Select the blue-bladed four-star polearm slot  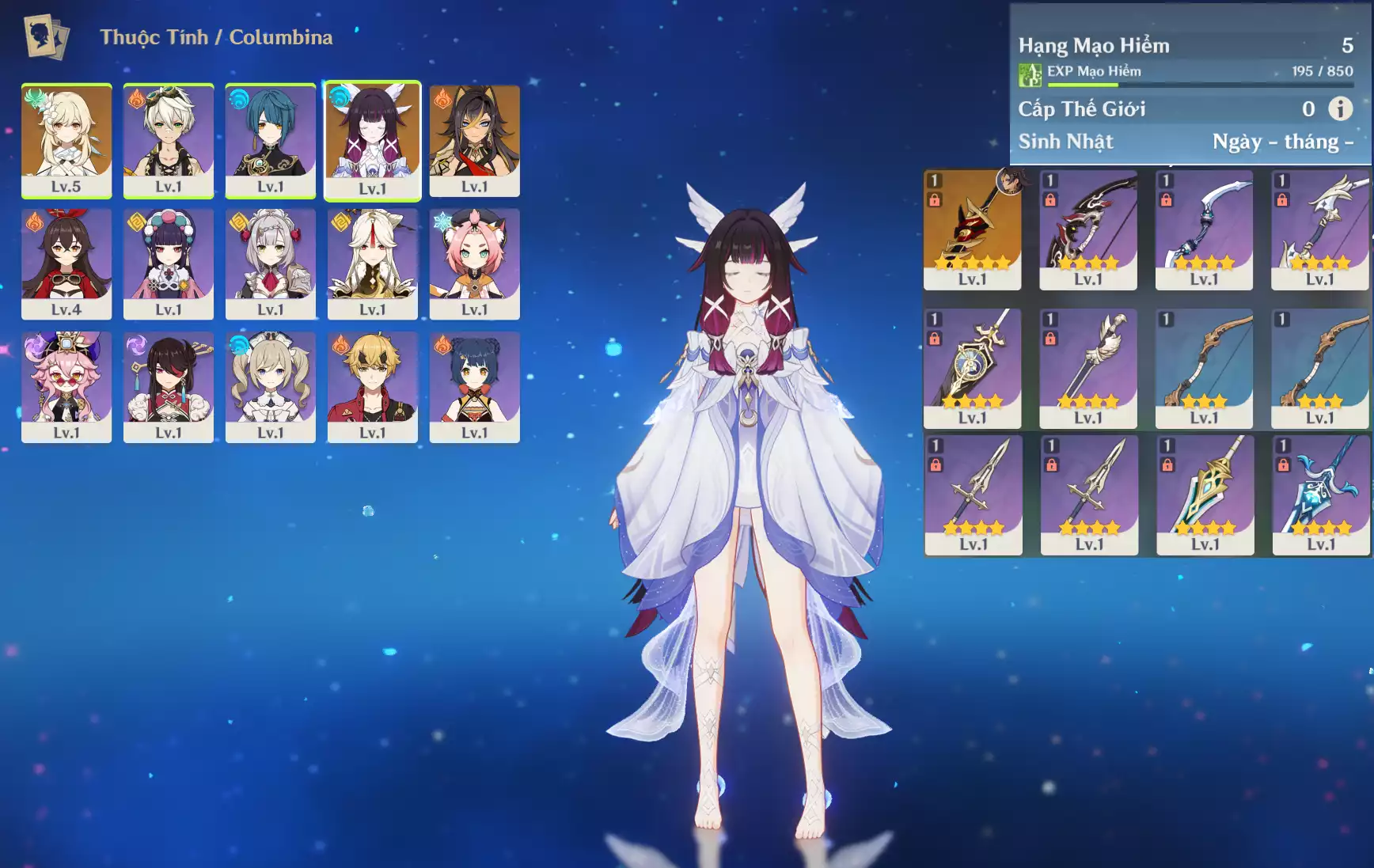click(1320, 495)
